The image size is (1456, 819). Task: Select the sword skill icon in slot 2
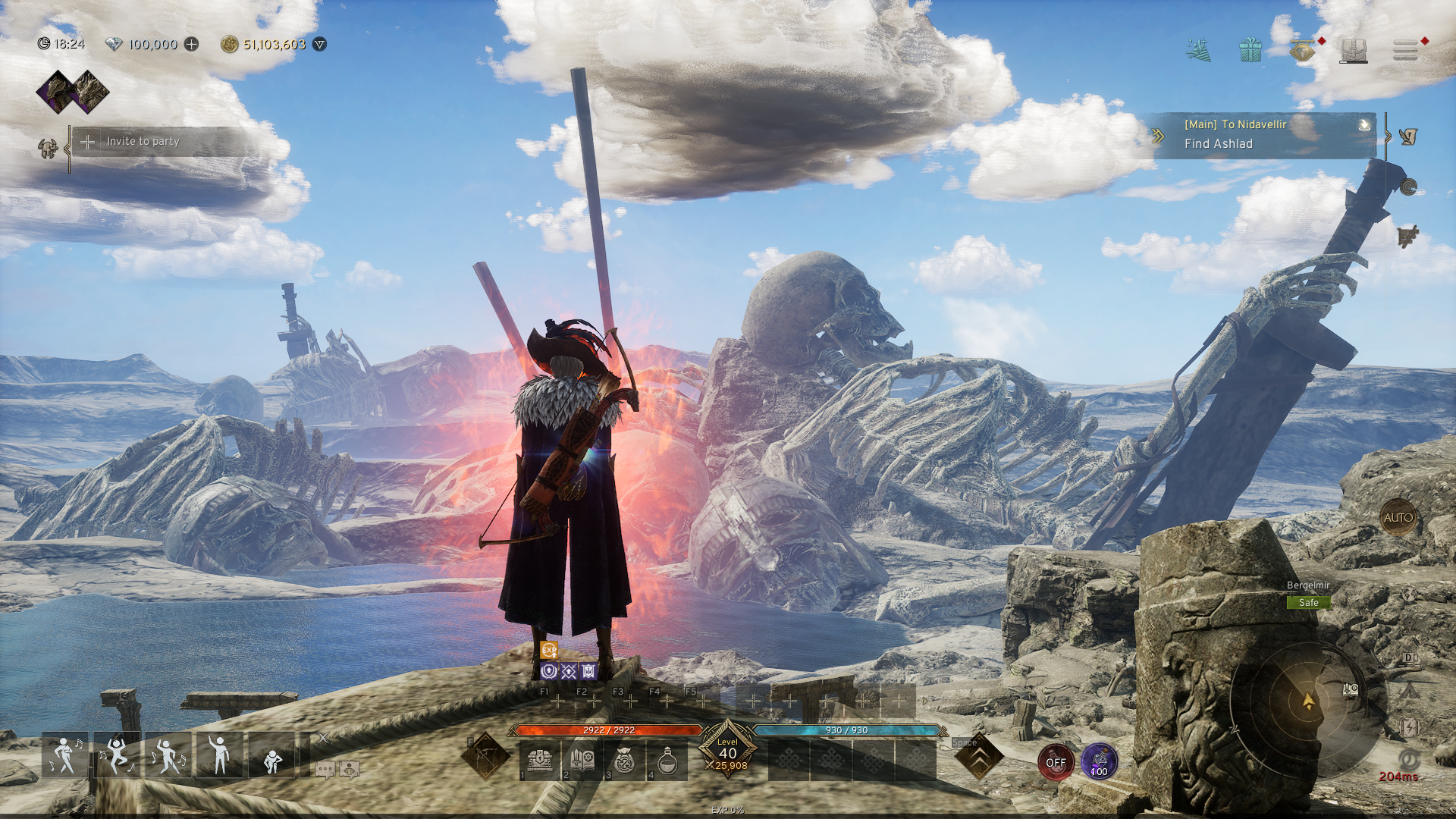pyautogui.click(x=582, y=761)
